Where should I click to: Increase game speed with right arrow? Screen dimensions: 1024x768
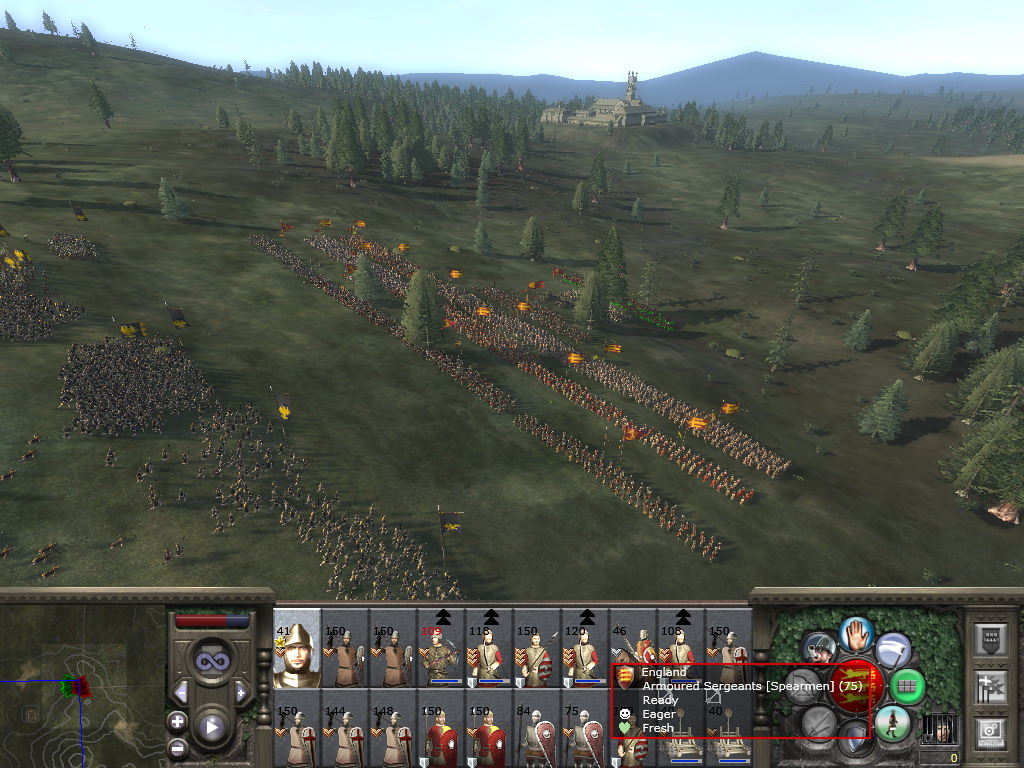pyautogui.click(x=241, y=692)
